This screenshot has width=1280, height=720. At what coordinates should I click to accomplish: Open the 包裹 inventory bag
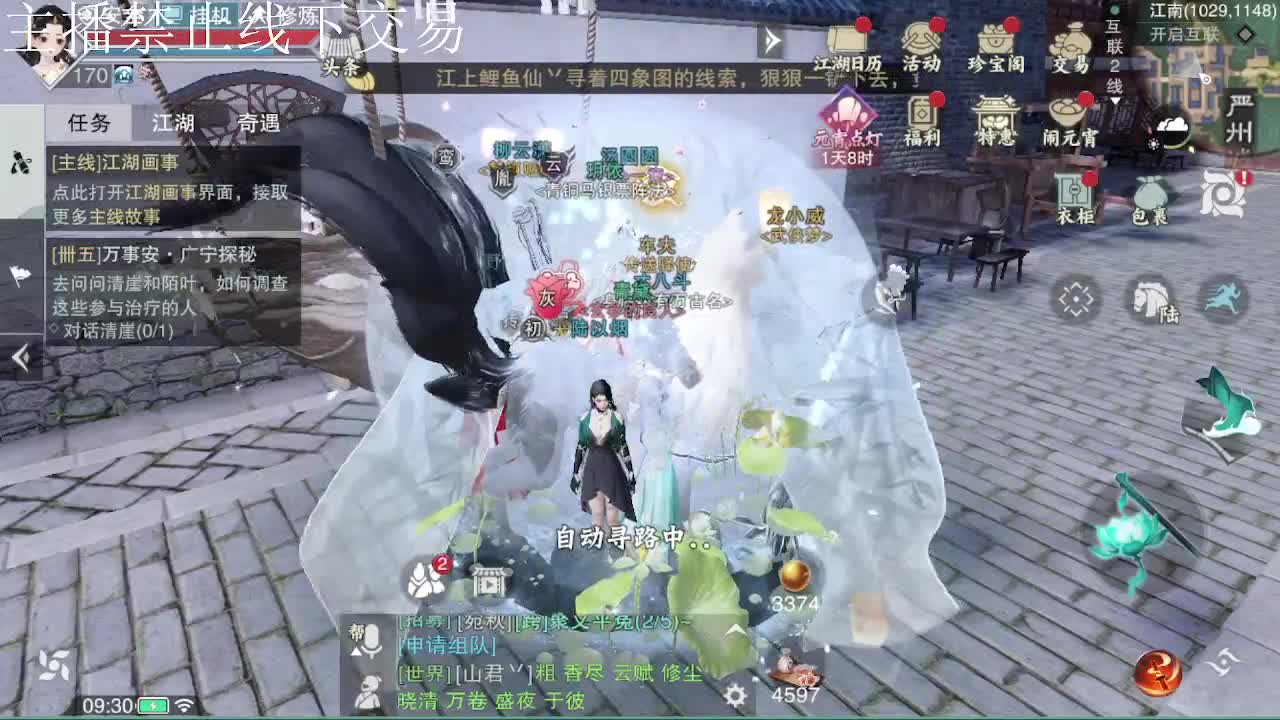[x=1148, y=195]
